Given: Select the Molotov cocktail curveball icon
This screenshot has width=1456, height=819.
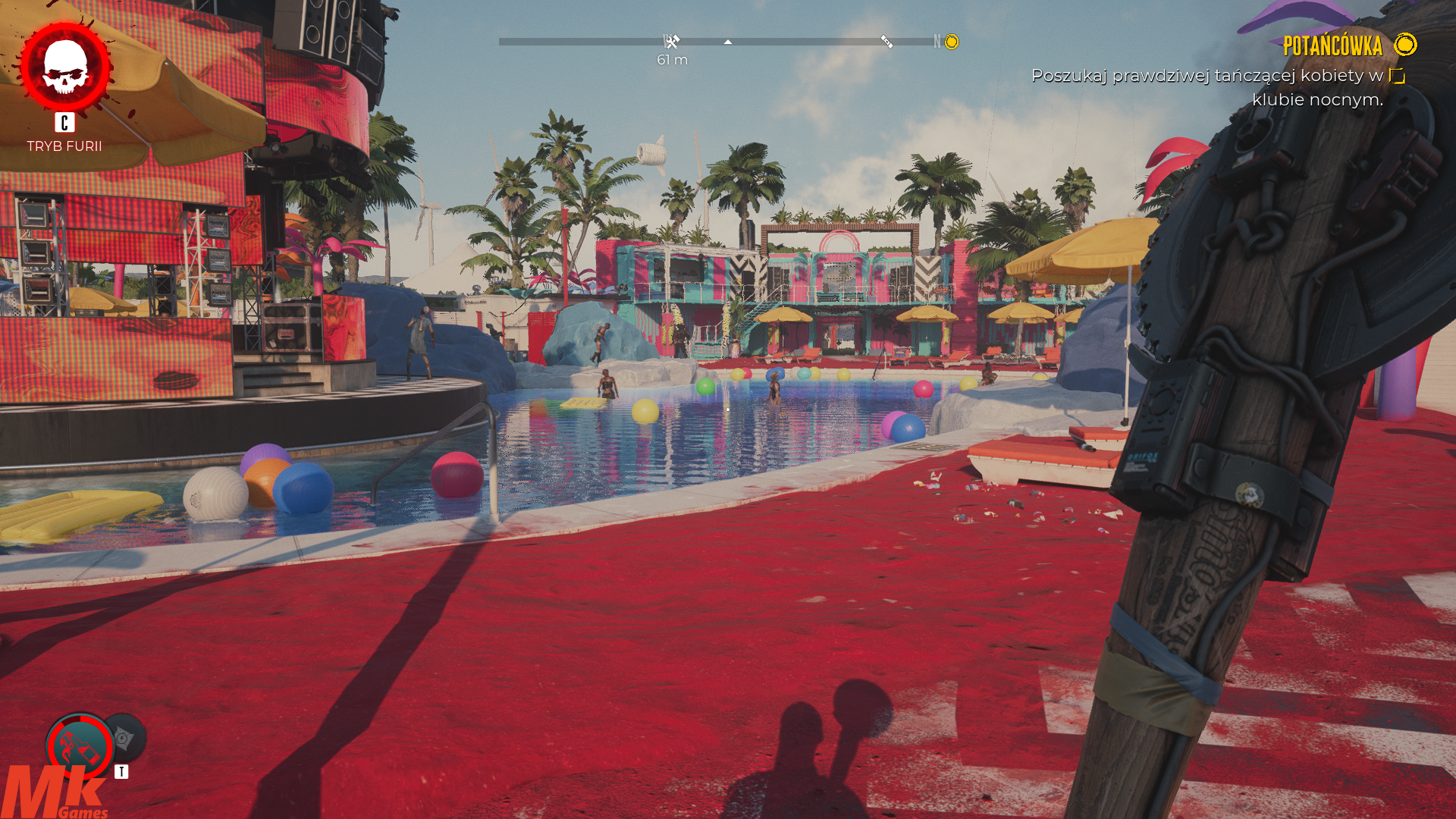Looking at the screenshot, I should click(79, 747).
